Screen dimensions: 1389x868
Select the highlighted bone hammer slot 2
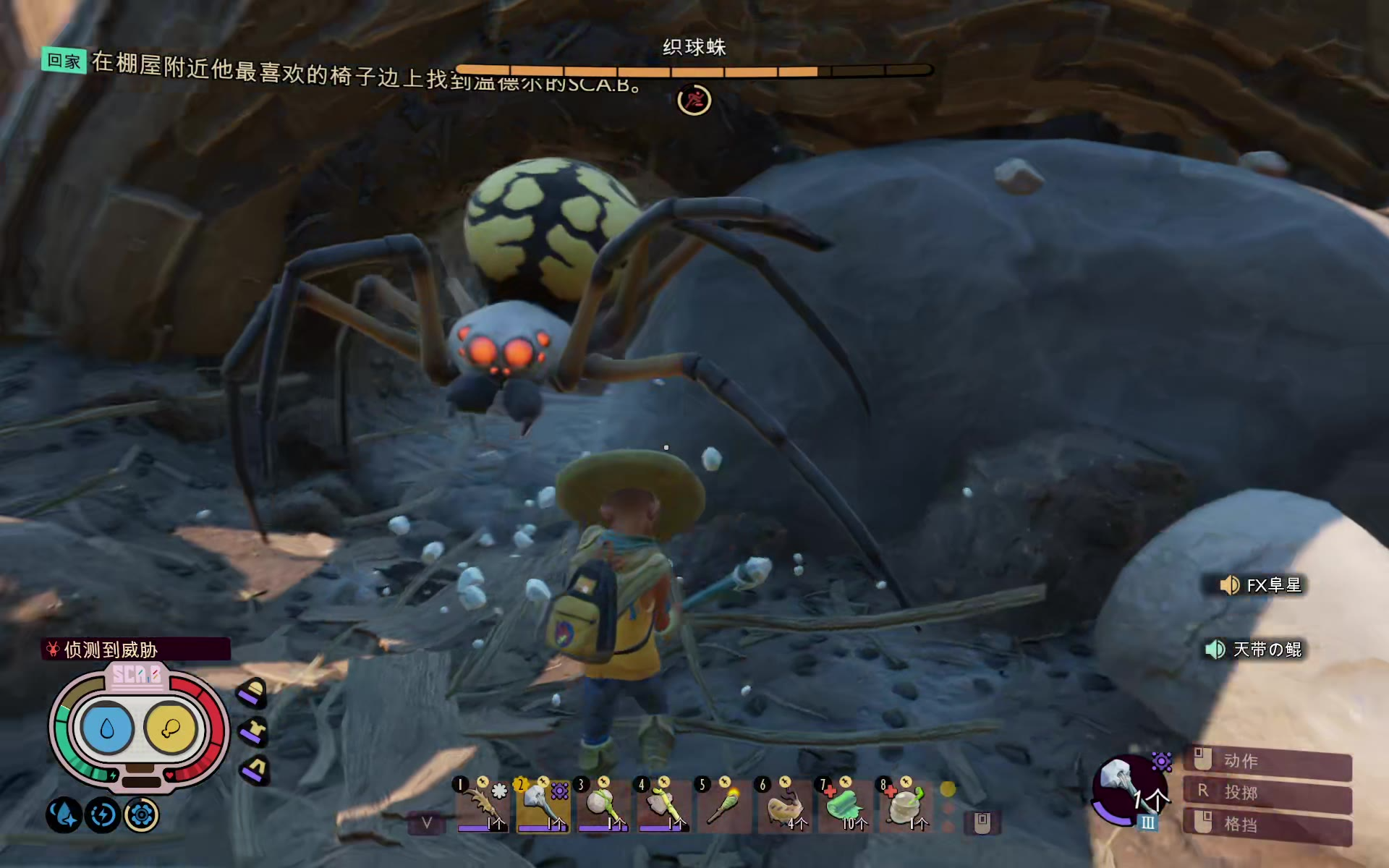pyautogui.click(x=543, y=806)
